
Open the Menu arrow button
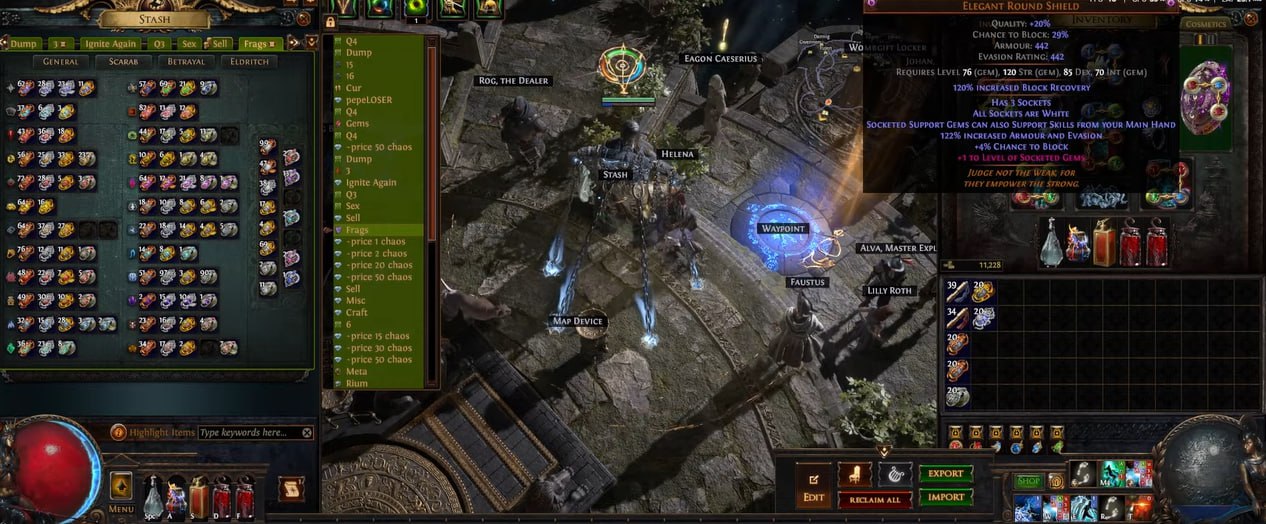tap(121, 485)
